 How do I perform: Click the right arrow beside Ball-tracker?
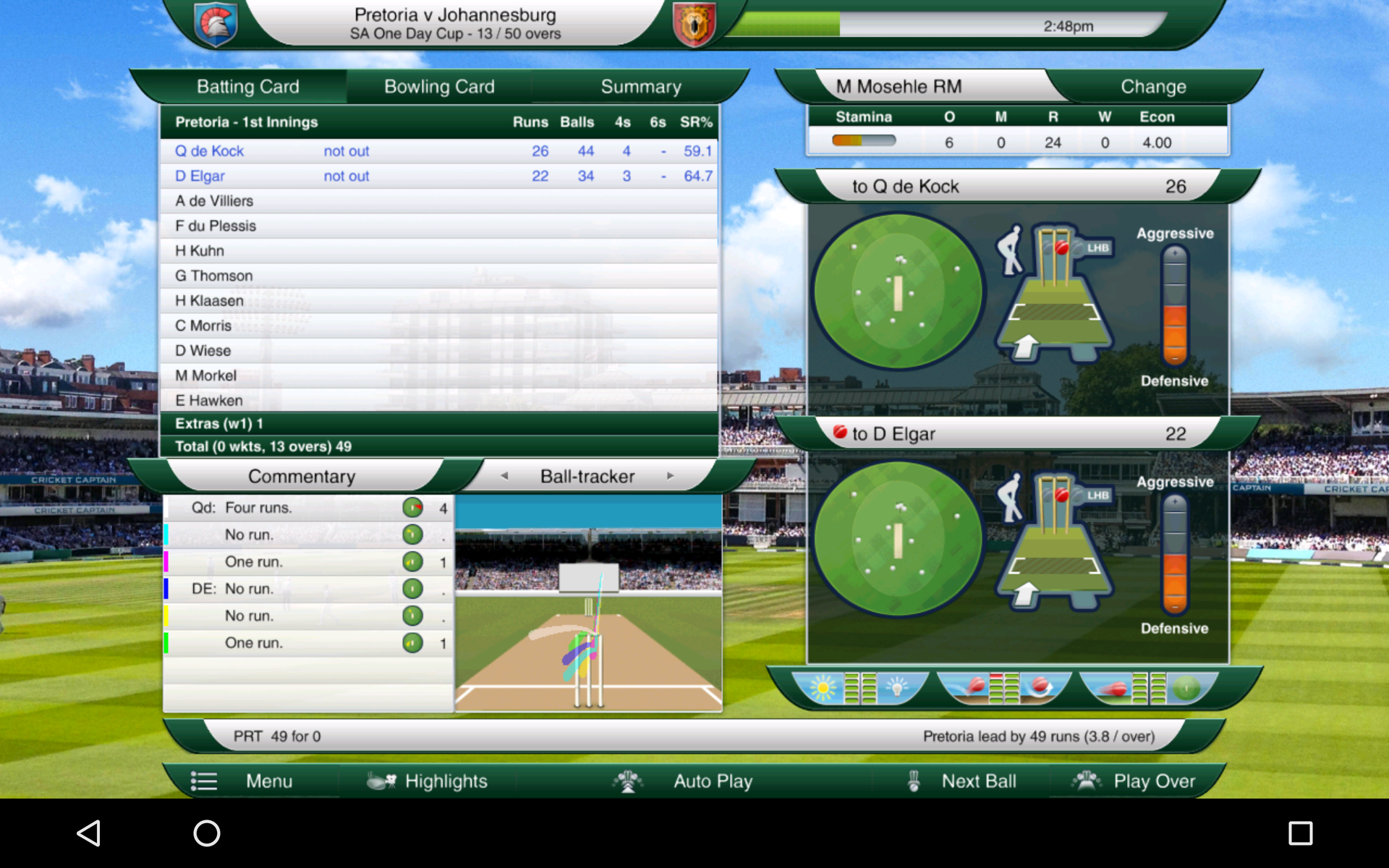tap(670, 476)
